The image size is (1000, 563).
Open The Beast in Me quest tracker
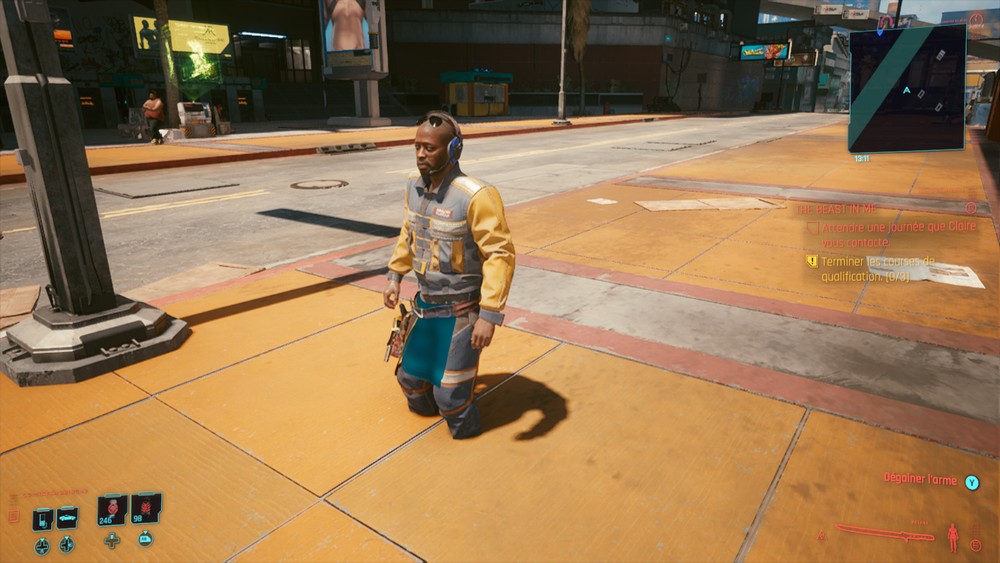[836, 209]
